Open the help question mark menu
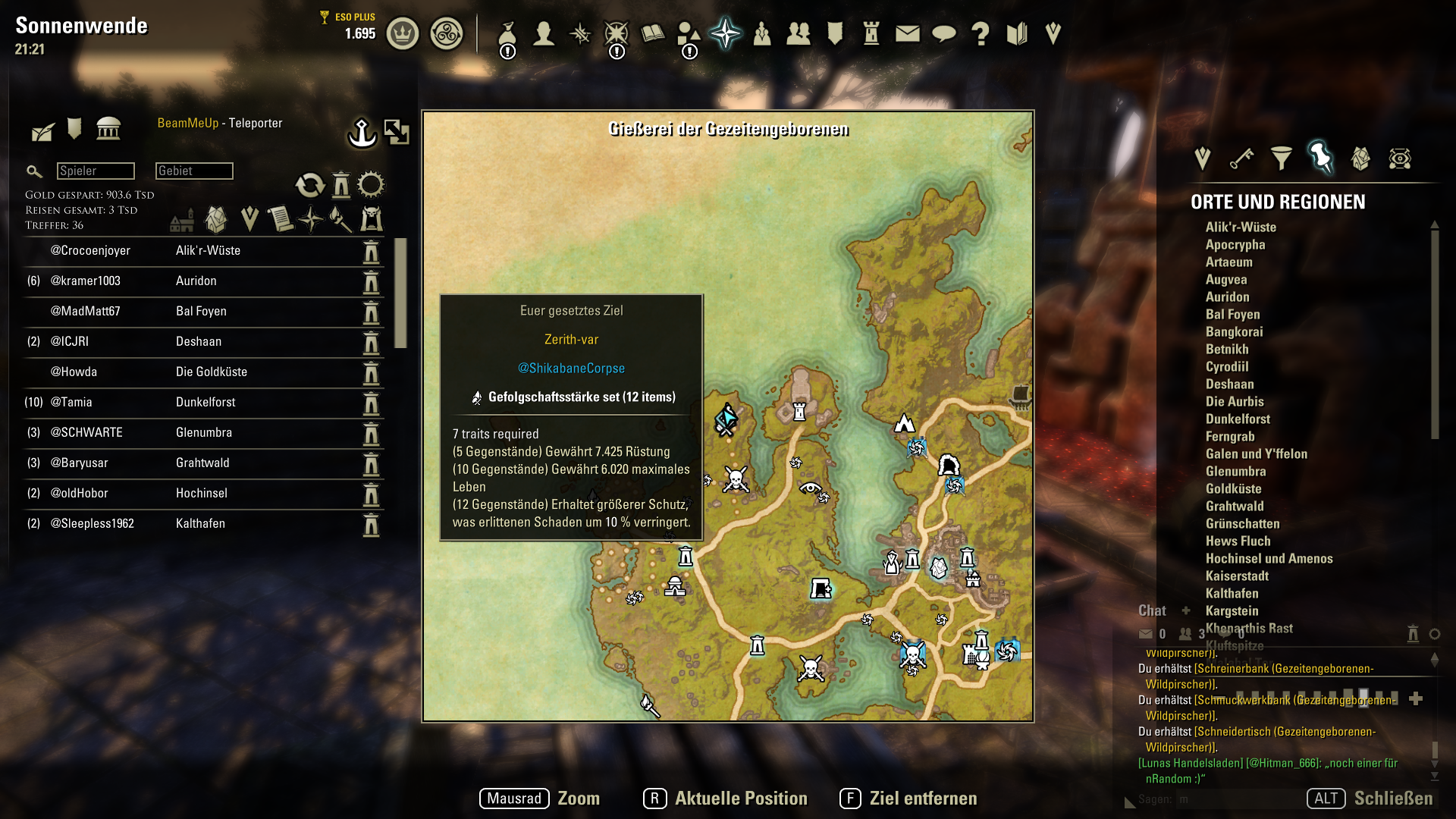The image size is (1456, 819). [980, 33]
